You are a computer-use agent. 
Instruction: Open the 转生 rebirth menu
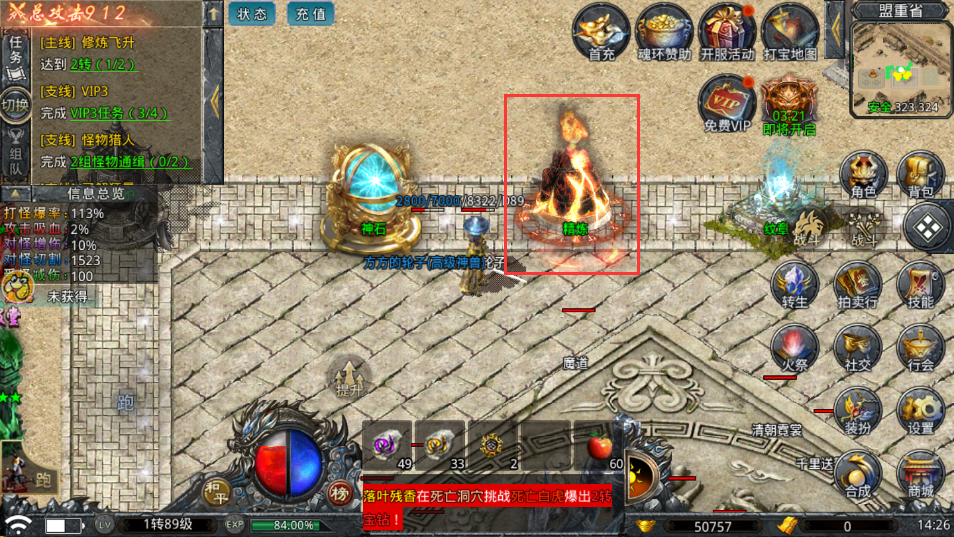795,287
